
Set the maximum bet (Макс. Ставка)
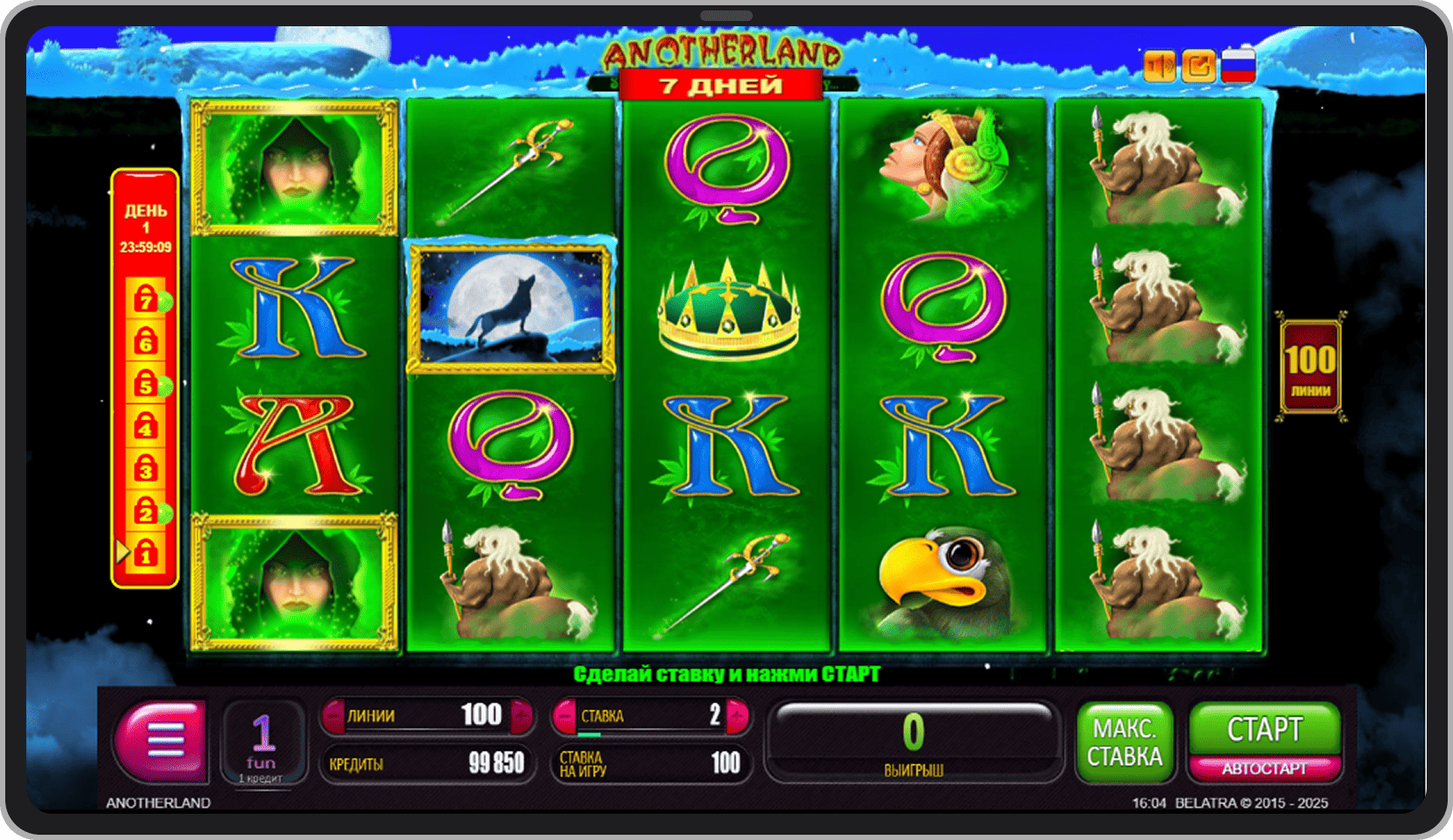click(x=1124, y=742)
